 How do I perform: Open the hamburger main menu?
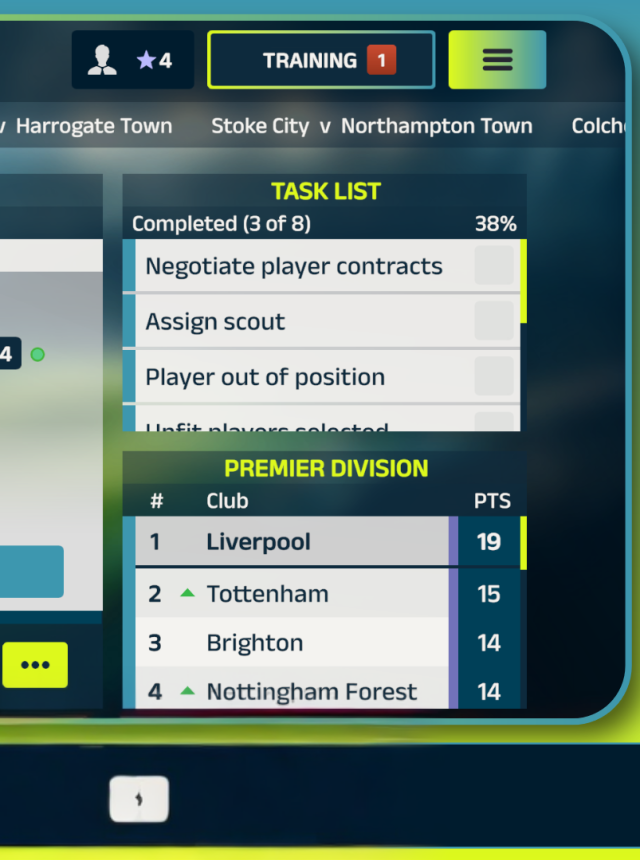tap(497, 60)
